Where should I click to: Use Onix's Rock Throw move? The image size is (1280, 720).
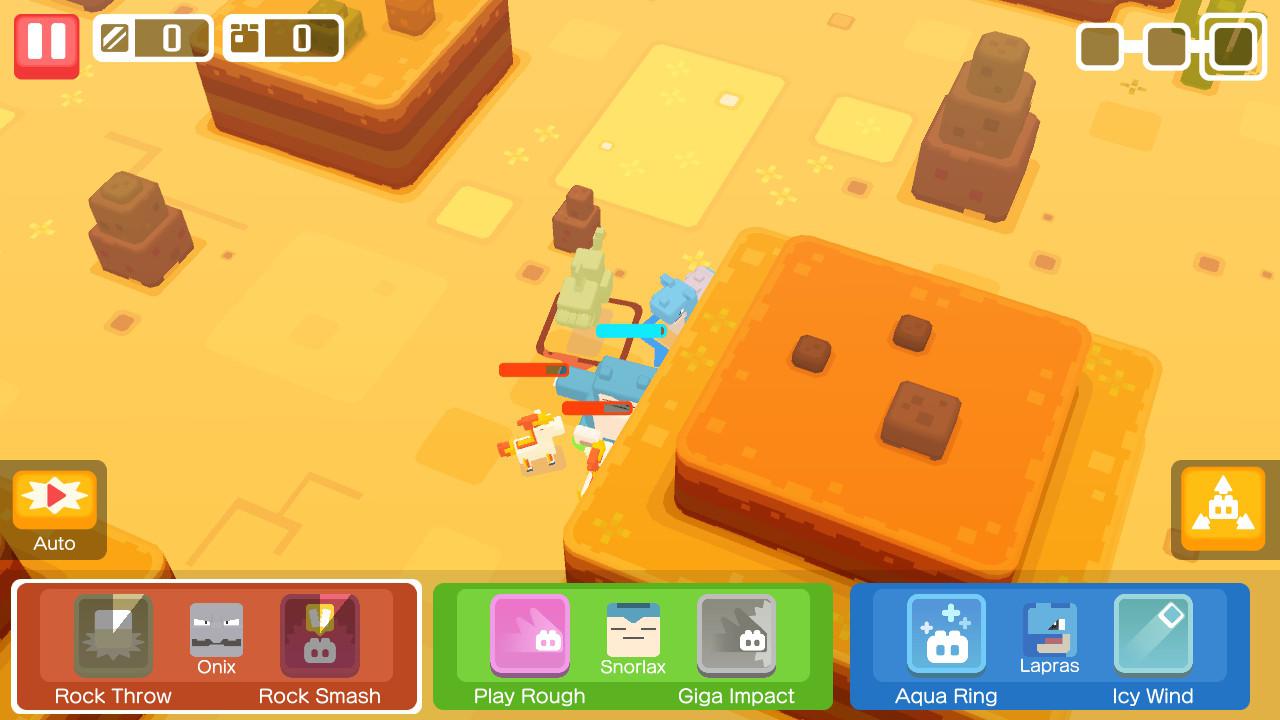click(113, 636)
